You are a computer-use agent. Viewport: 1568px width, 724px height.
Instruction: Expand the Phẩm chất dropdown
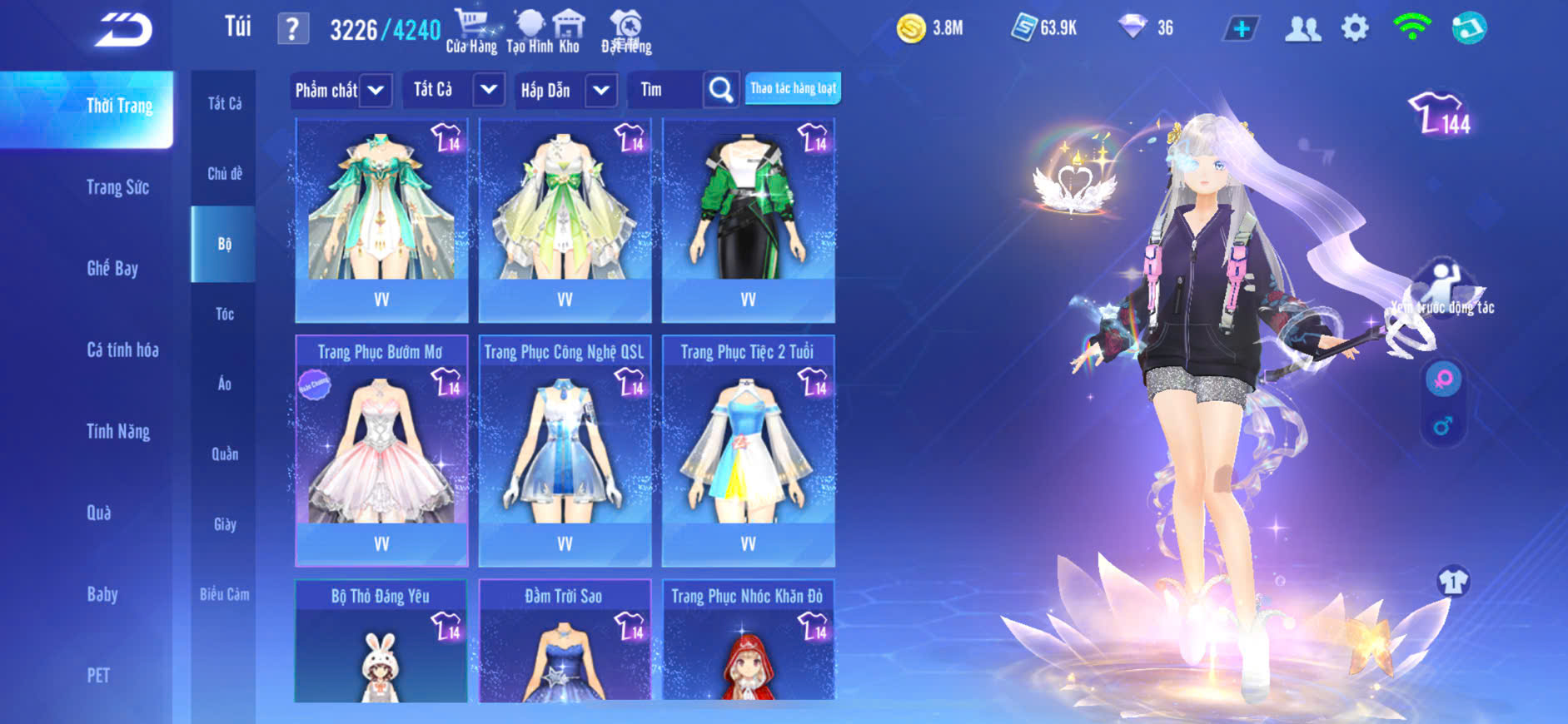376,90
